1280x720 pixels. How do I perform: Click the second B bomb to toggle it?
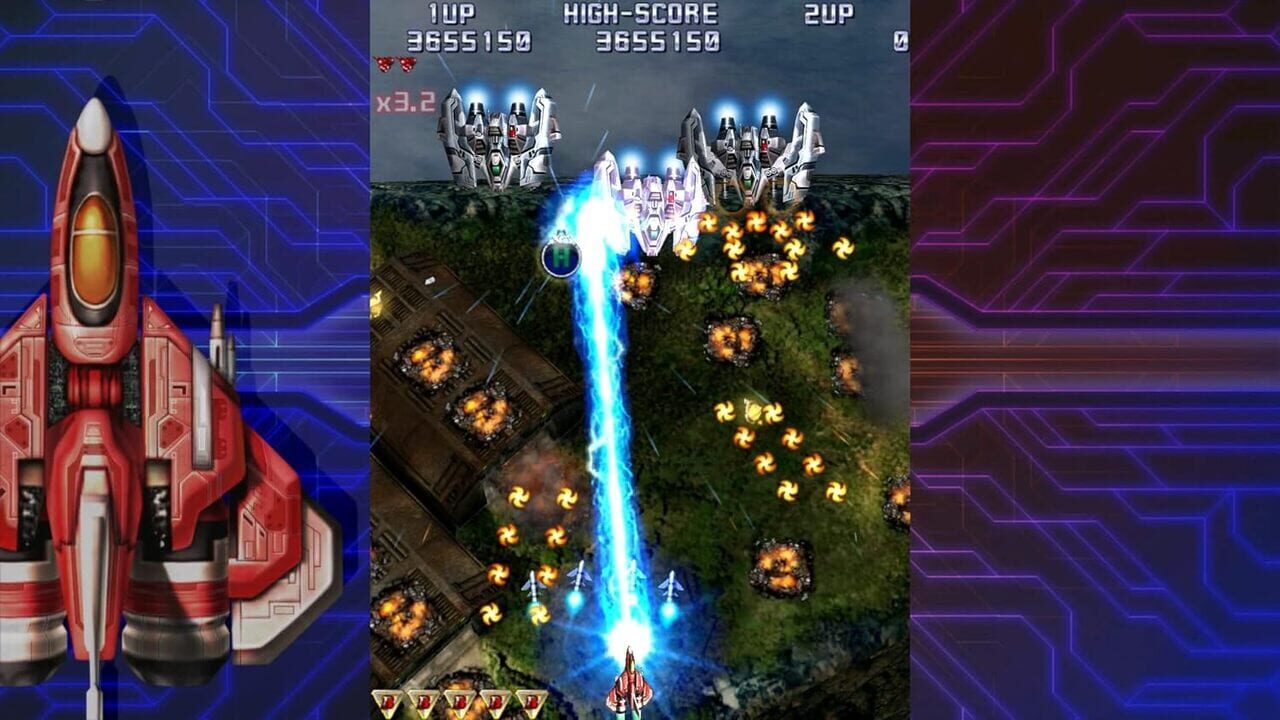click(425, 700)
